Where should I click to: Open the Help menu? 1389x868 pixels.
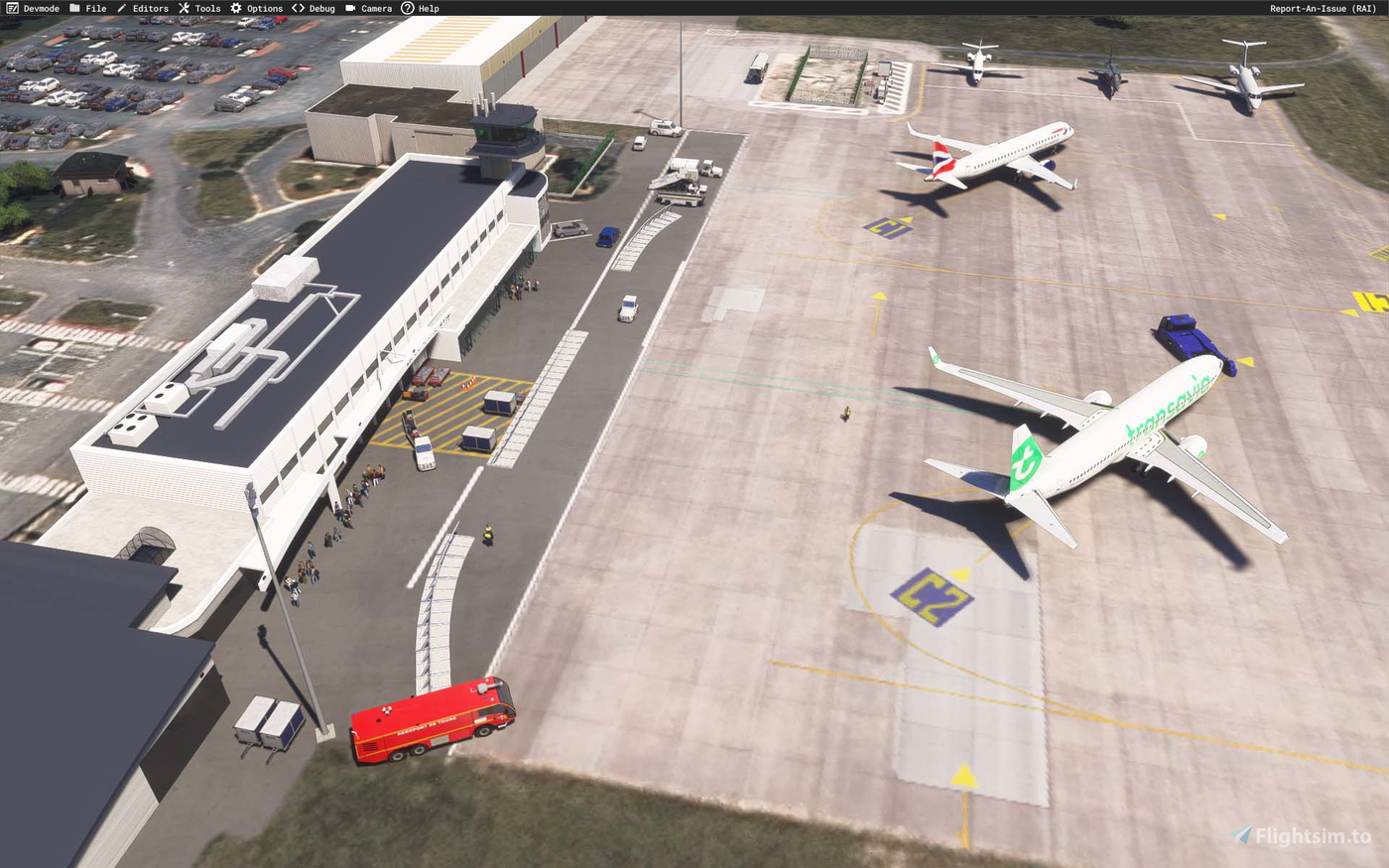click(428, 8)
